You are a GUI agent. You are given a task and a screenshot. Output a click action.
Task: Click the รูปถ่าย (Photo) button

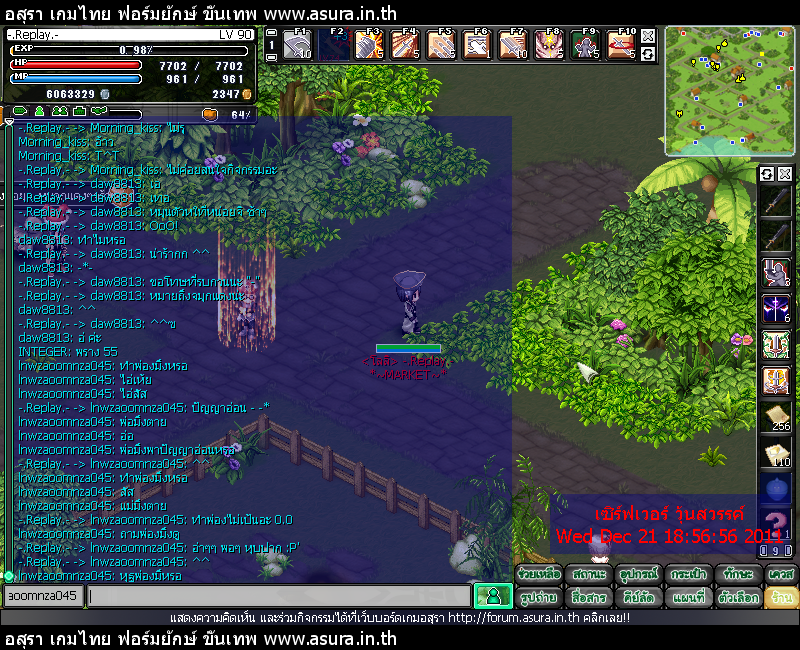538,597
